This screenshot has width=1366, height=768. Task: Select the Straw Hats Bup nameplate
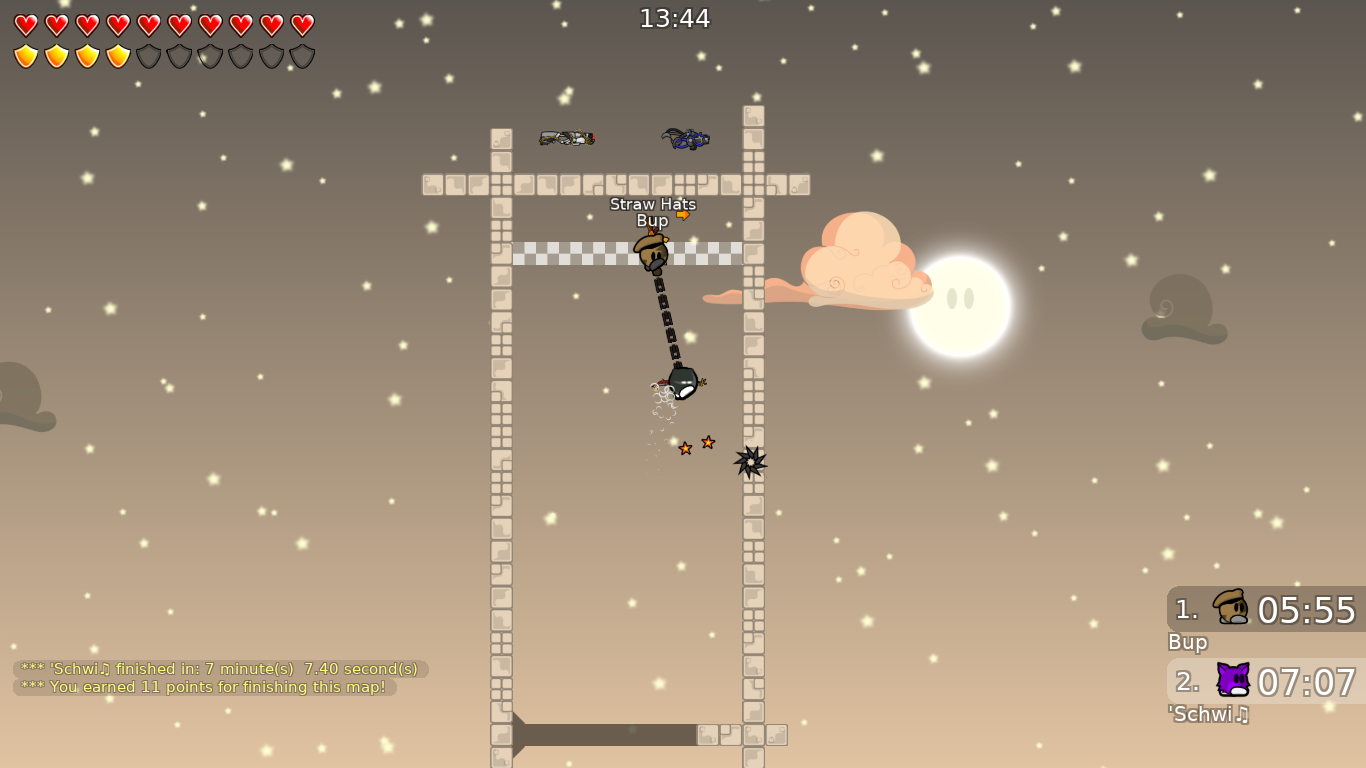coord(653,211)
